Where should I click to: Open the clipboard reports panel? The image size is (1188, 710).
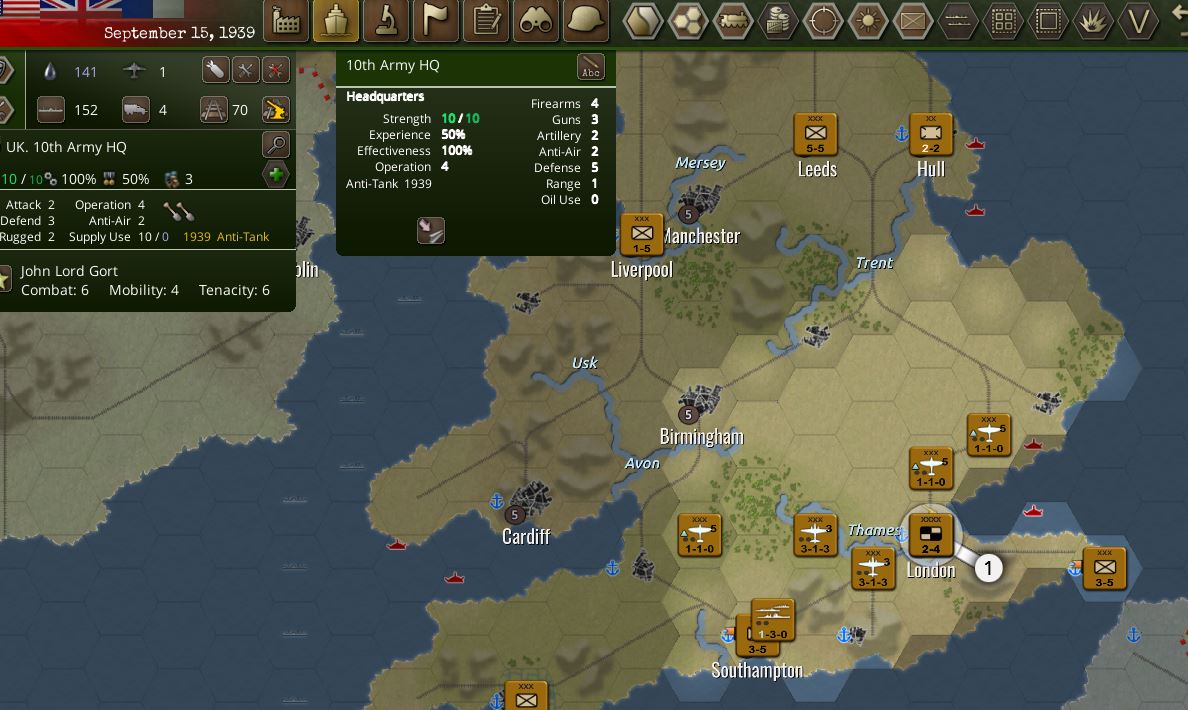[487, 20]
